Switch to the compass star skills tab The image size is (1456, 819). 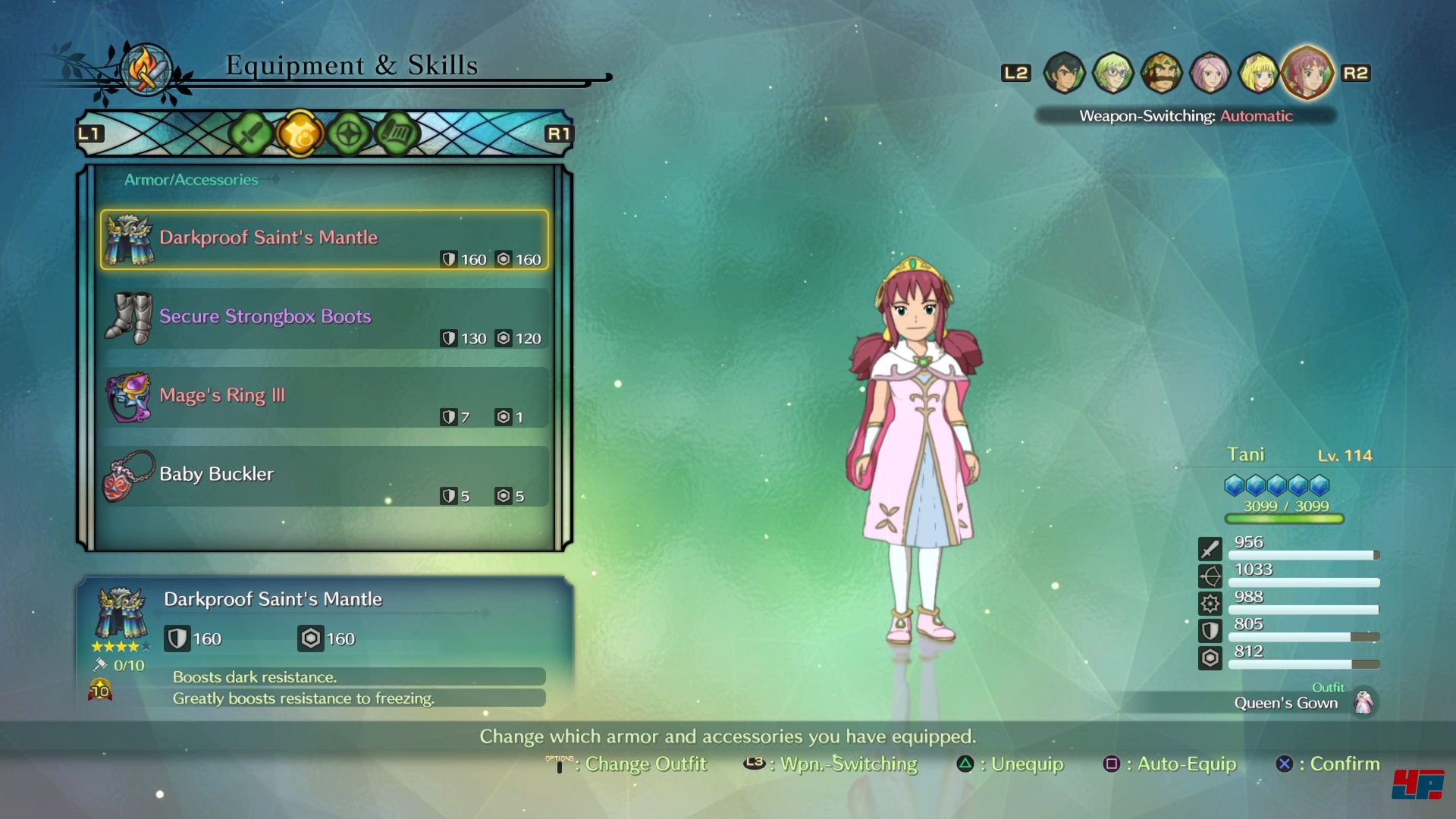[348, 134]
